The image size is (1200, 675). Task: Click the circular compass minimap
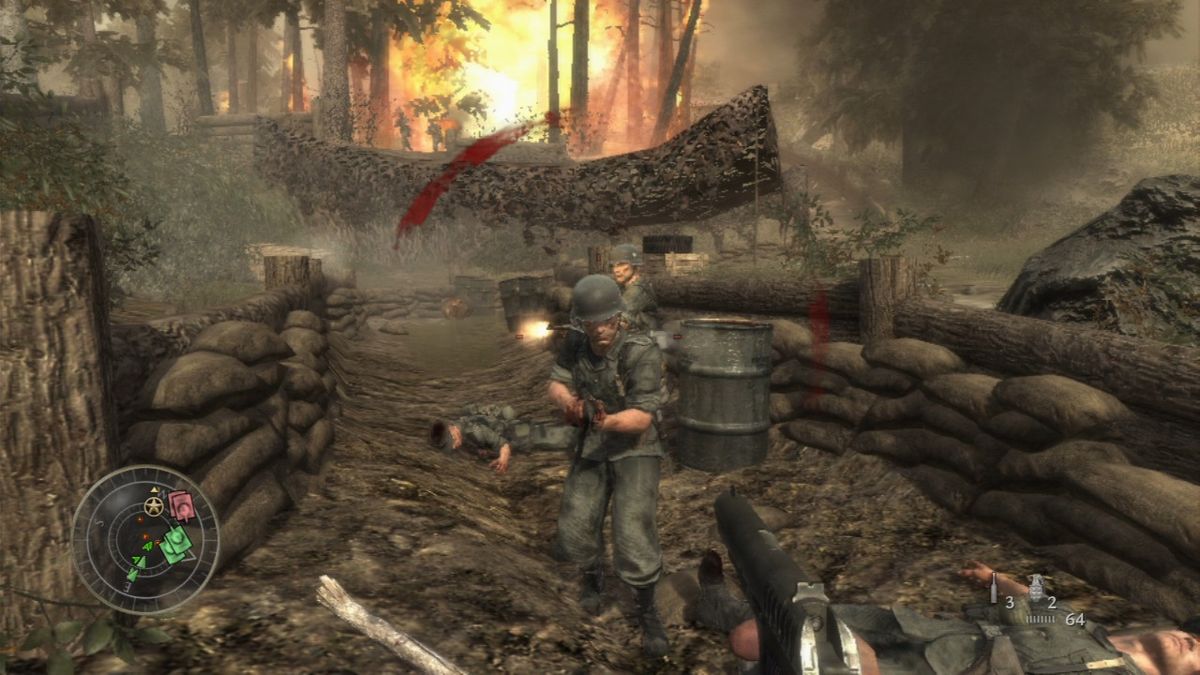[146, 538]
